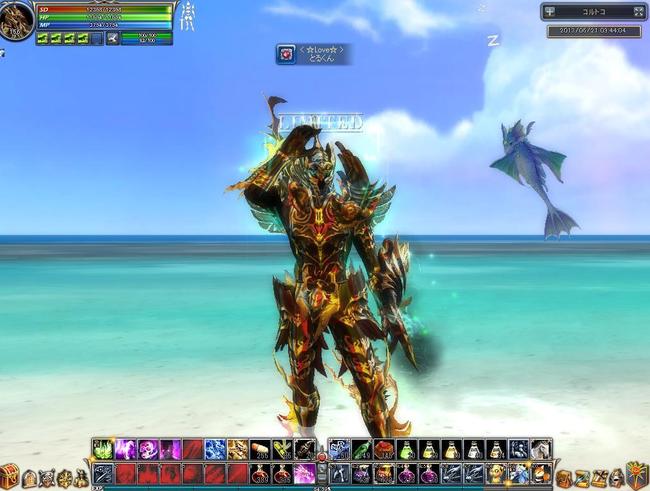This screenshot has width=650, height=491.
Task: Open the orange sun emblem menu button
Action: (x=635, y=475)
